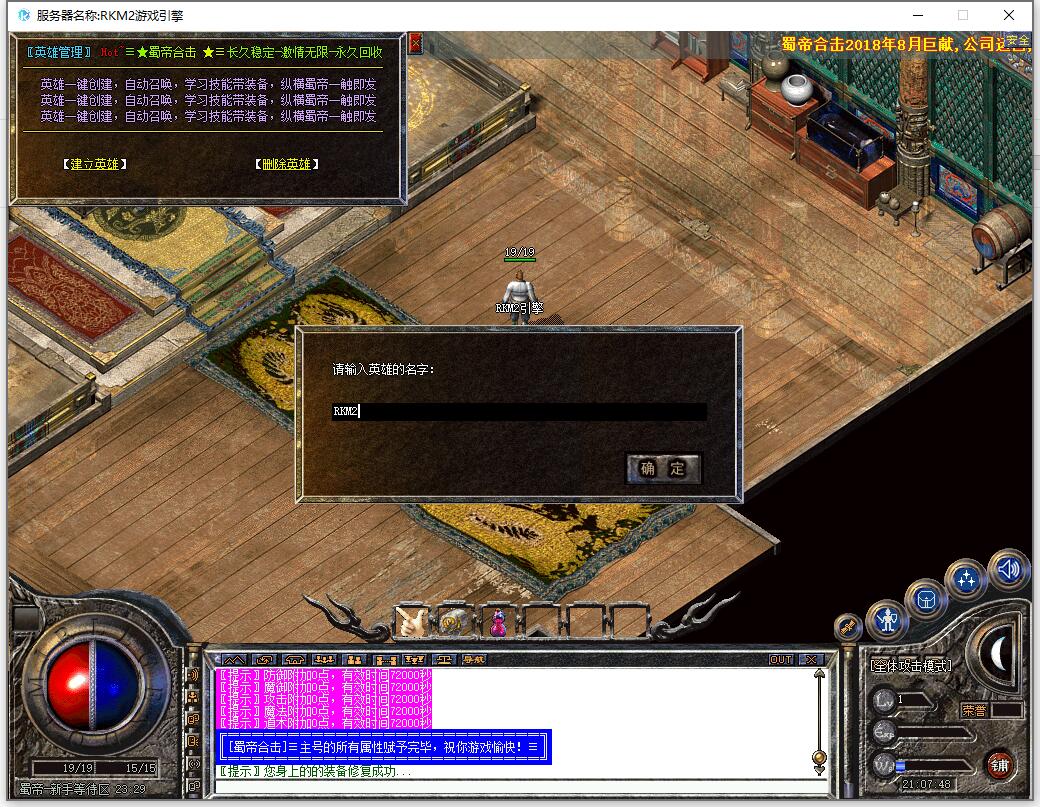This screenshot has width=1040, height=807.
Task: Open the character figure panel button
Action: 886,620
